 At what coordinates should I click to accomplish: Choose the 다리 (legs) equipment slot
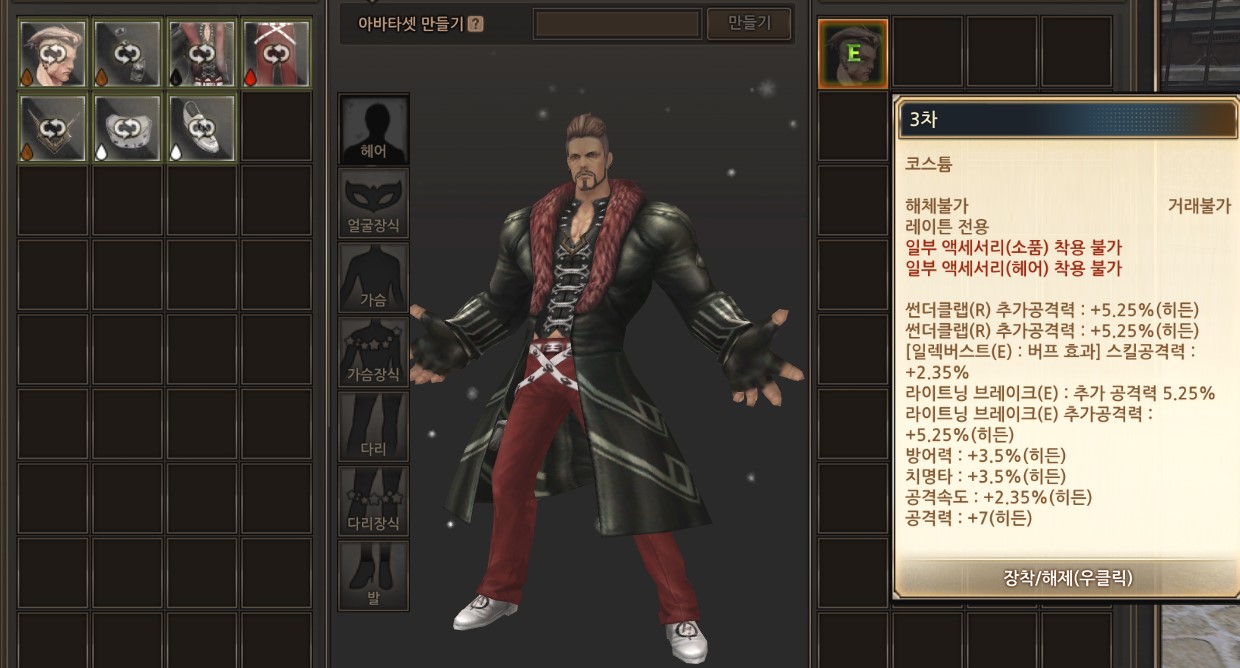pyautogui.click(x=374, y=426)
